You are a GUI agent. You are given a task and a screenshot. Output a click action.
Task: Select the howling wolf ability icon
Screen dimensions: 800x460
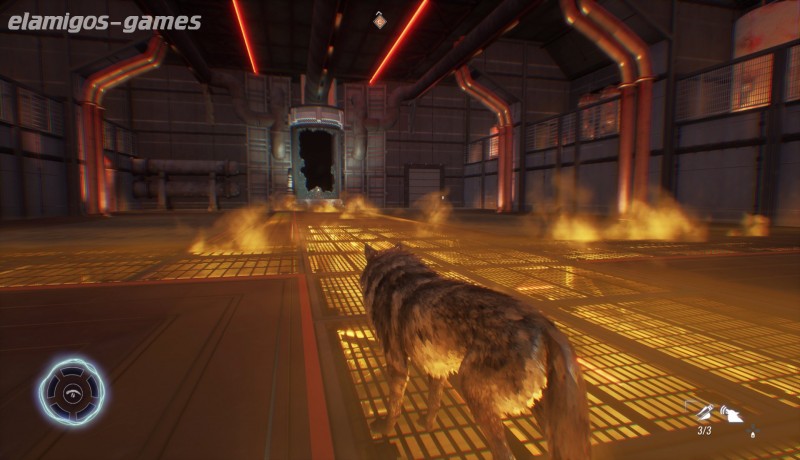[733, 413]
